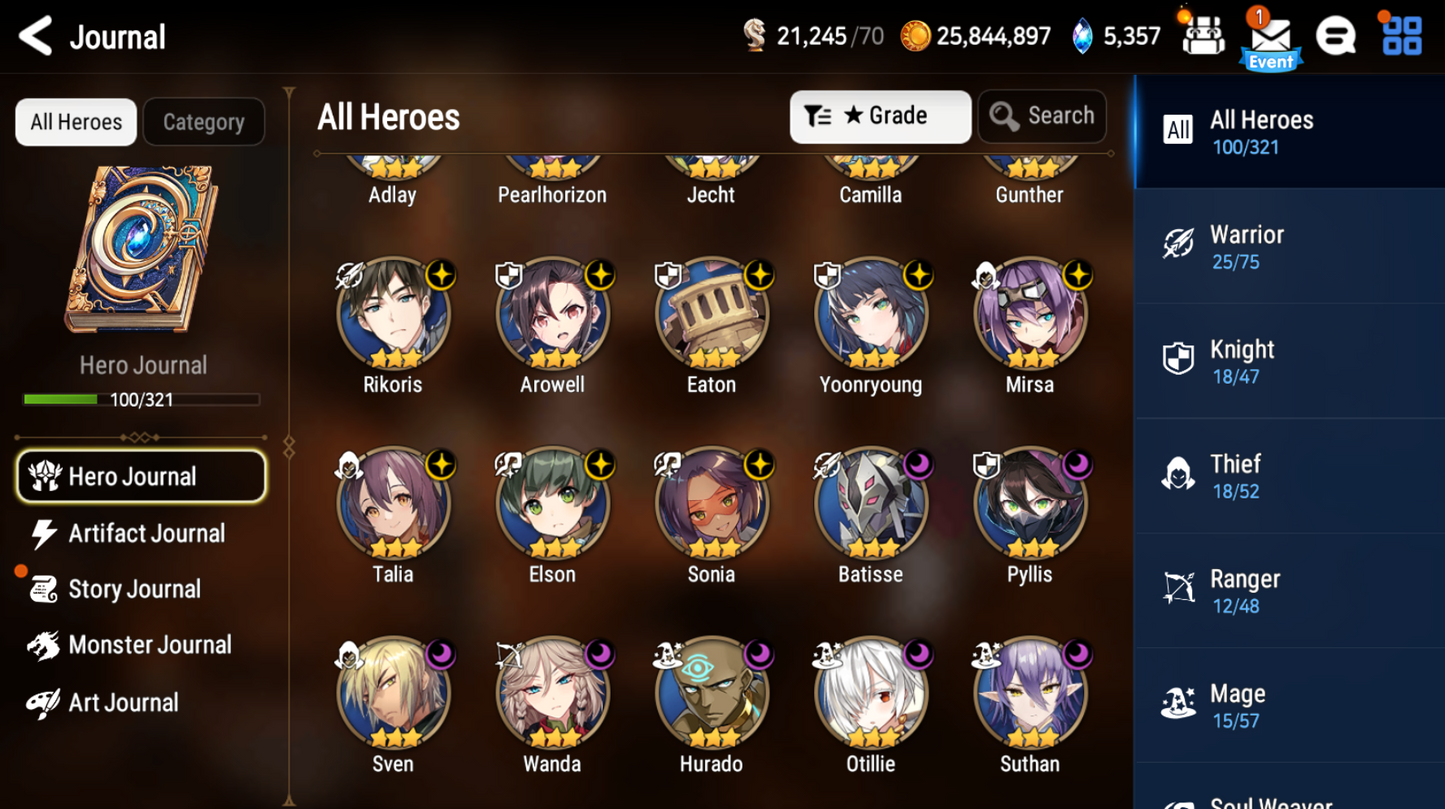
Task: Open Rikoris's hero portrait
Action: coord(393,312)
